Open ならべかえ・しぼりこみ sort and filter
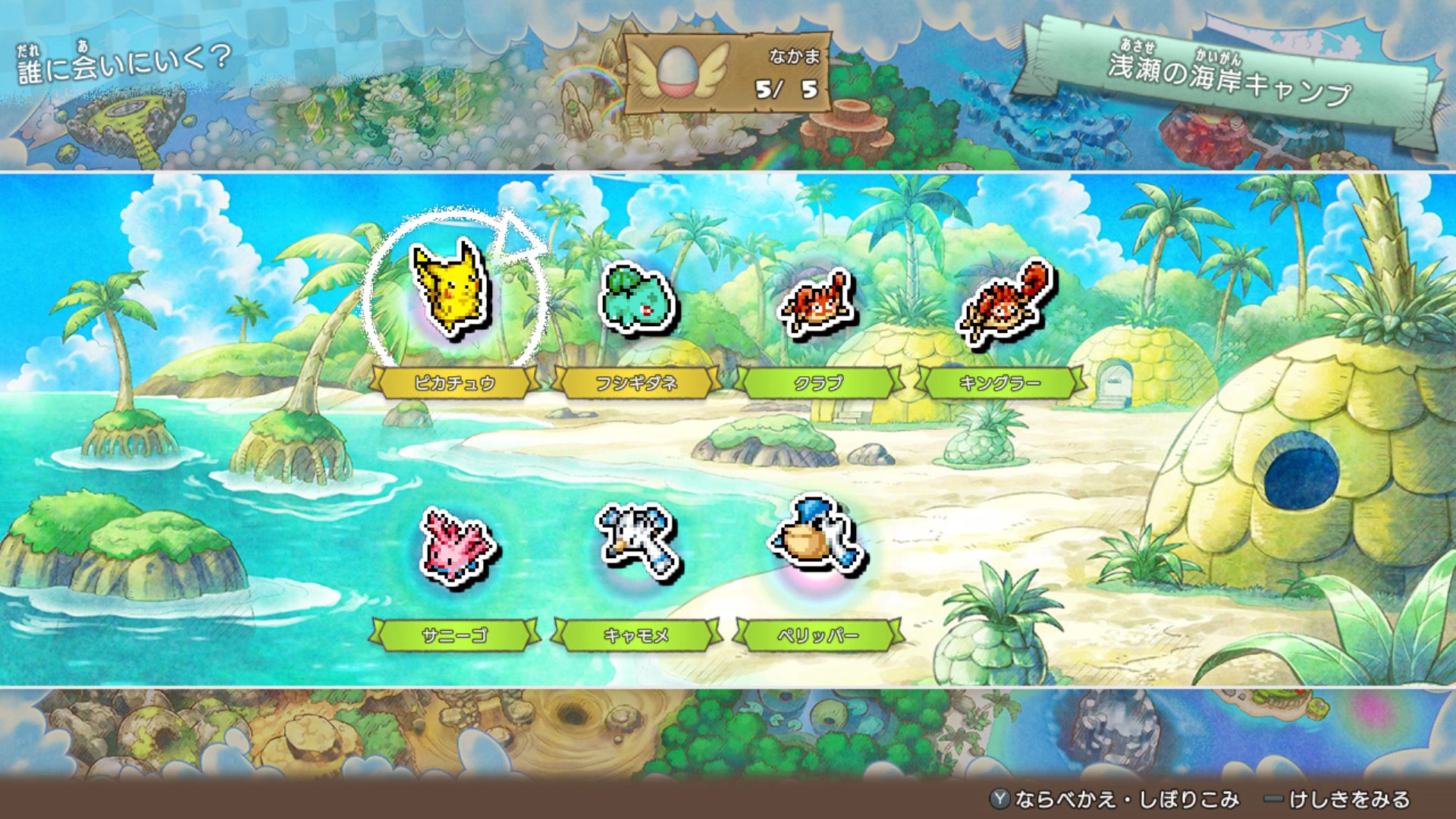 click(1115, 799)
